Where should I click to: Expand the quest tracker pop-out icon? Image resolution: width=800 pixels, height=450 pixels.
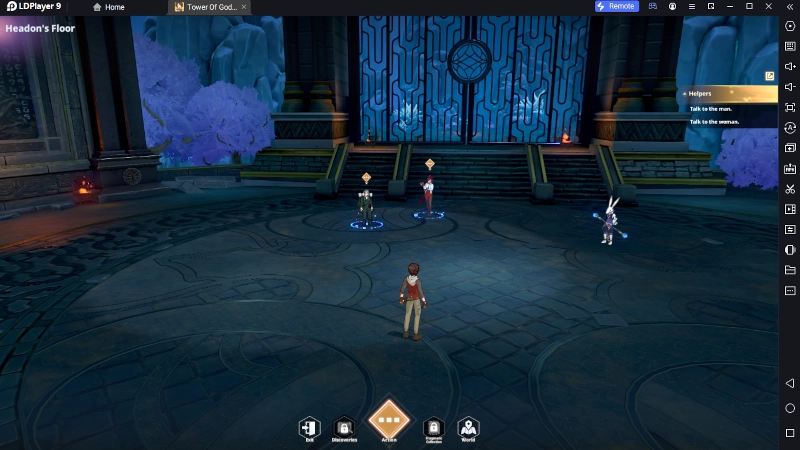point(769,74)
